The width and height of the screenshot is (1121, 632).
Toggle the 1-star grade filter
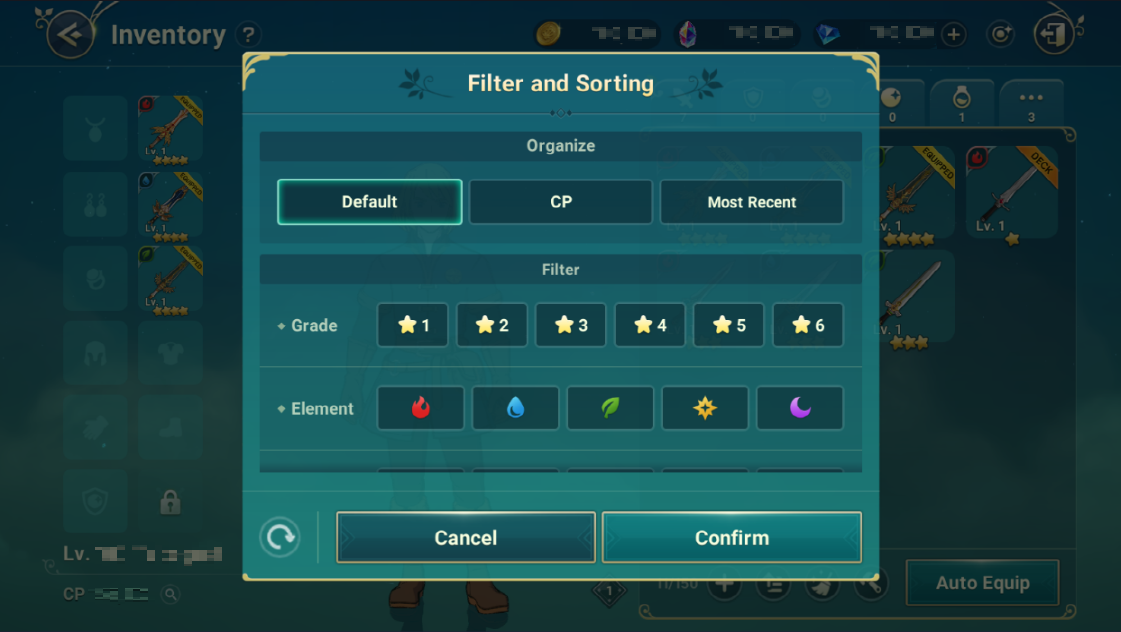(413, 325)
